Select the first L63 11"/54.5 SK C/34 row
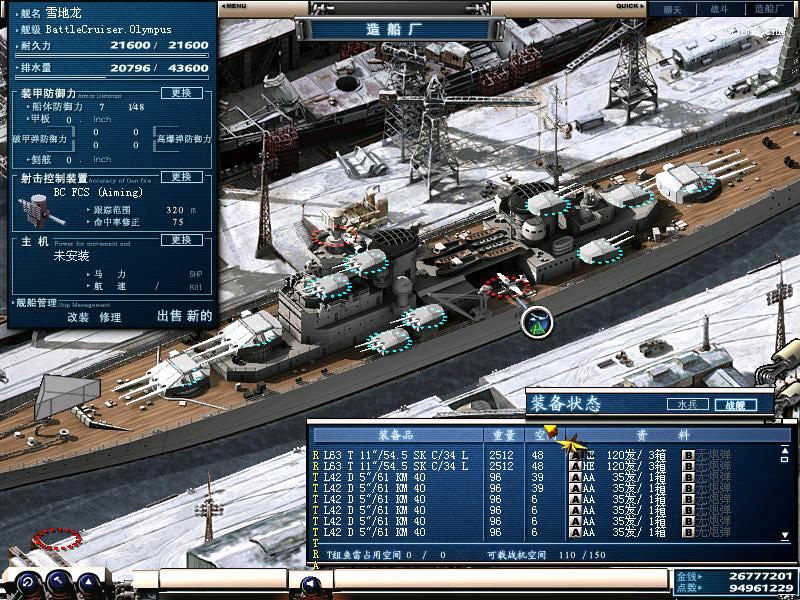This screenshot has height=600, width=800. coord(395,454)
